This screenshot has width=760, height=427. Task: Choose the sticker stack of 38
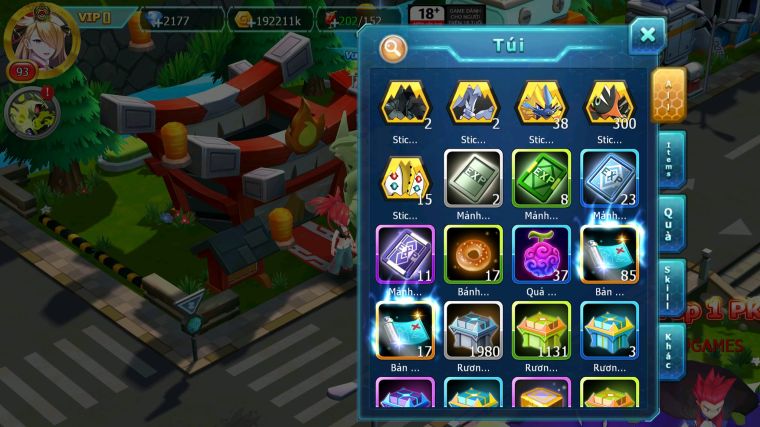(541, 104)
